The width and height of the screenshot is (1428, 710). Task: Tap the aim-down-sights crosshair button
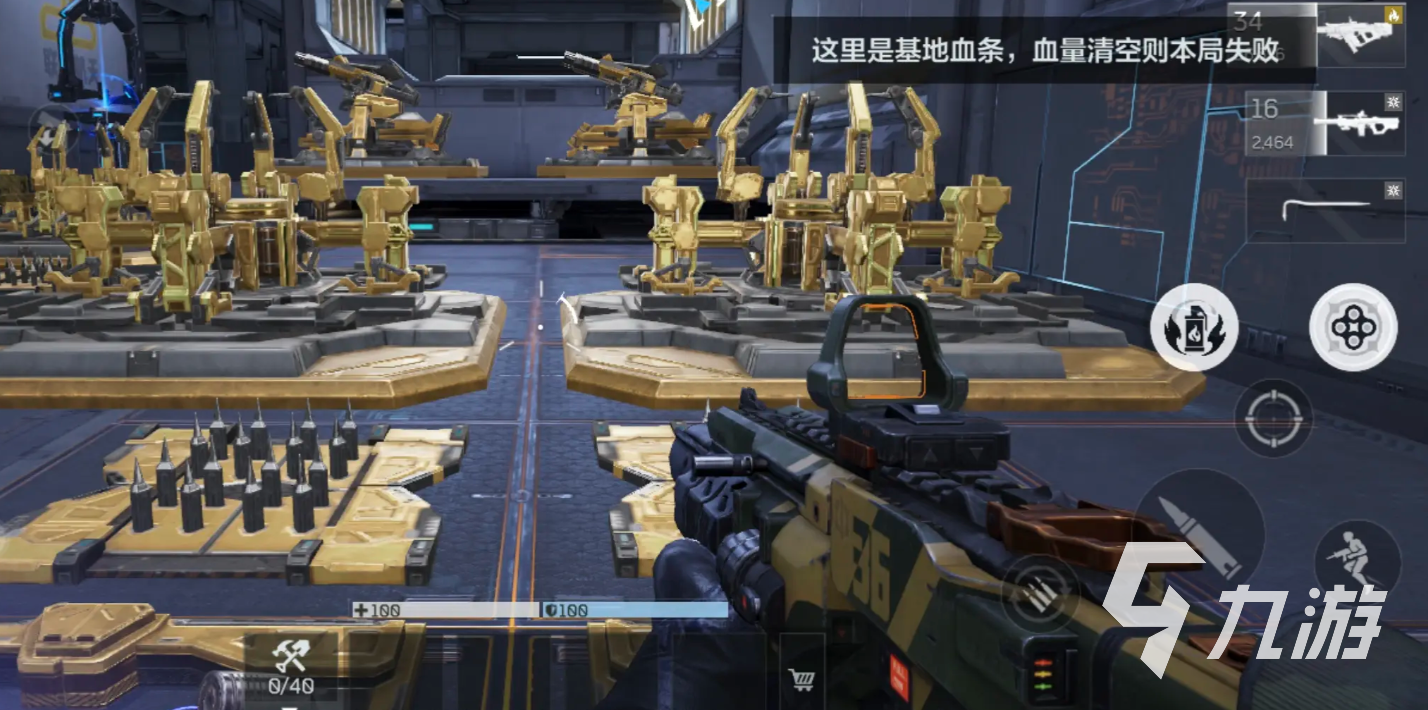(x=1273, y=418)
